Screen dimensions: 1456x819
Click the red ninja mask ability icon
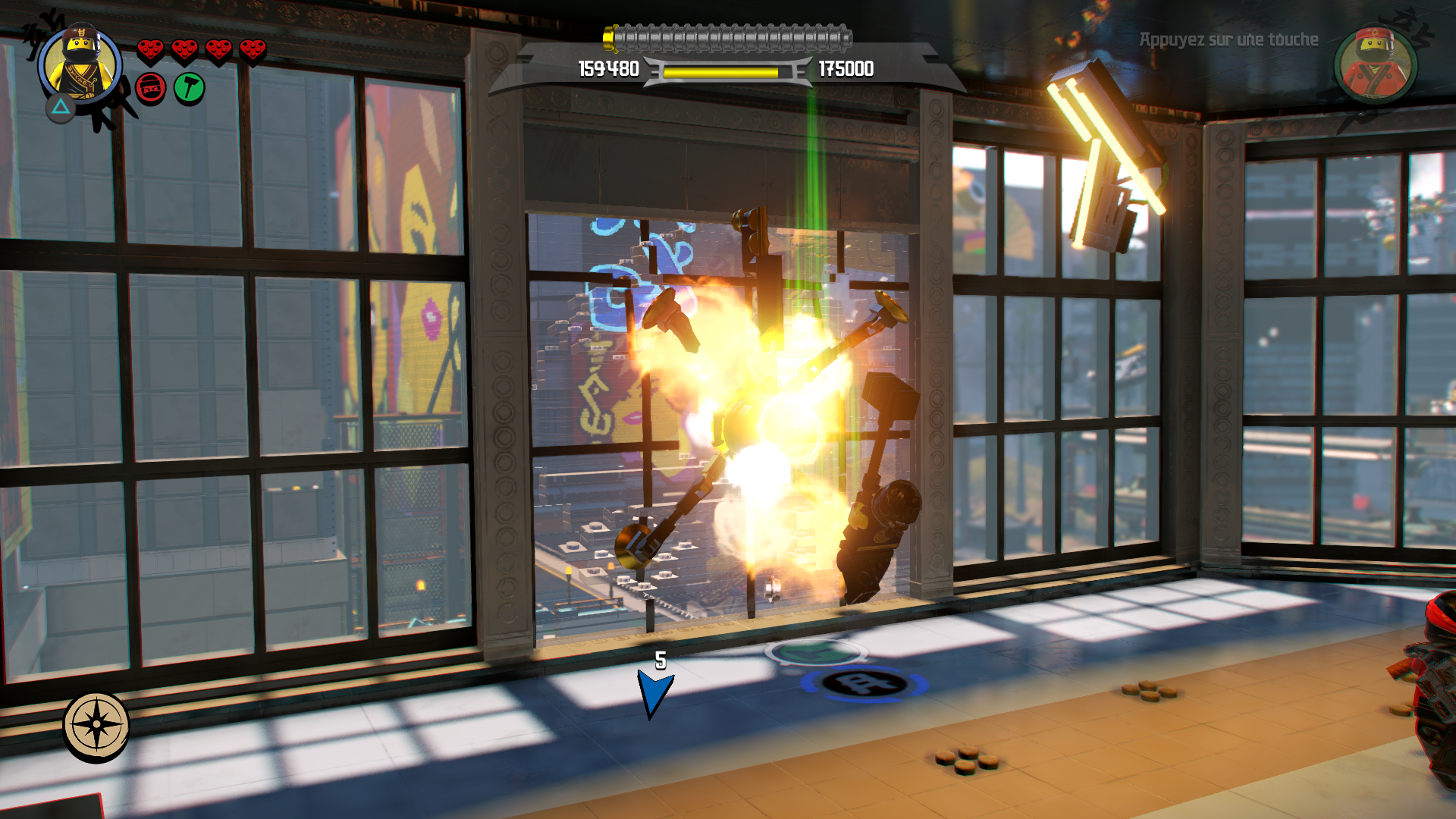pyautogui.click(x=151, y=89)
